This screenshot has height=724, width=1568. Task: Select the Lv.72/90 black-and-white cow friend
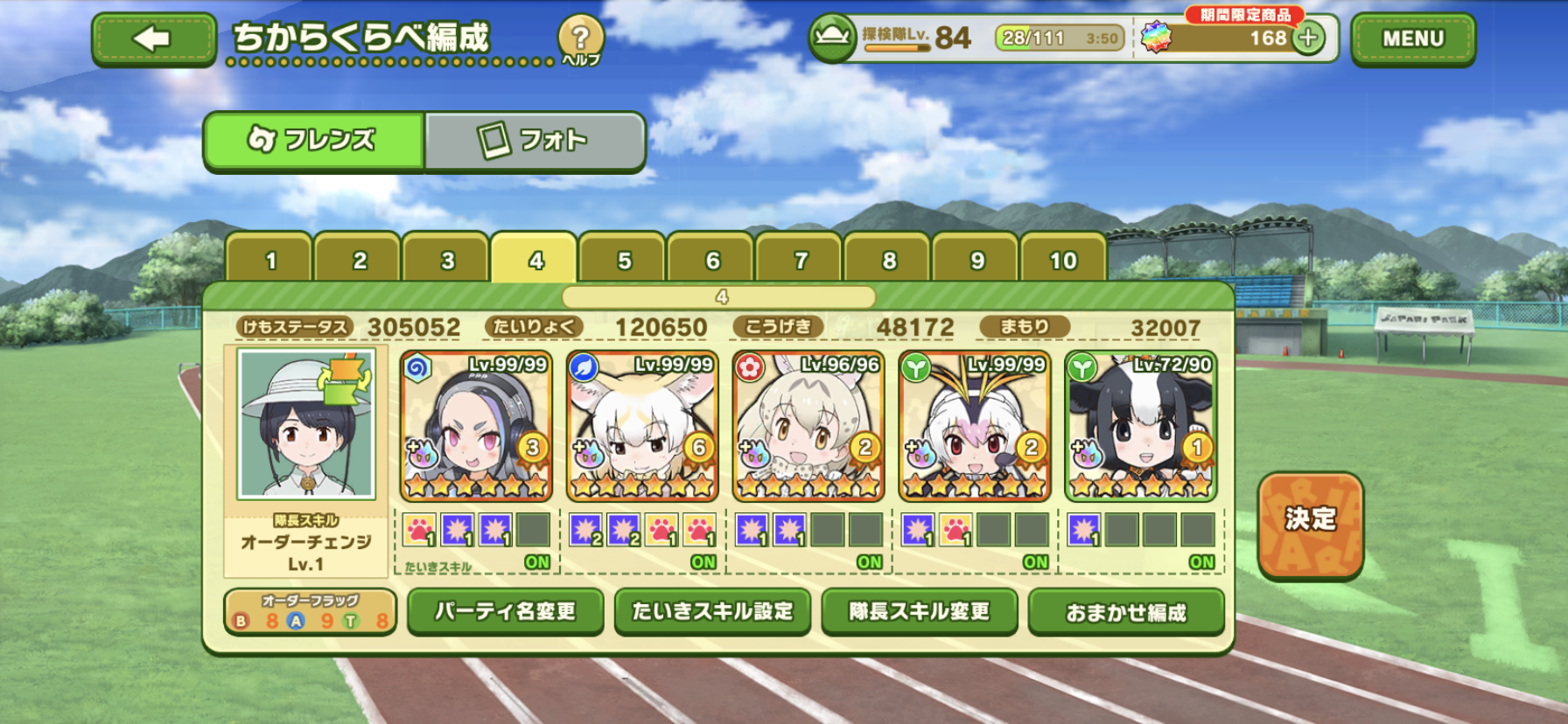pos(1140,426)
